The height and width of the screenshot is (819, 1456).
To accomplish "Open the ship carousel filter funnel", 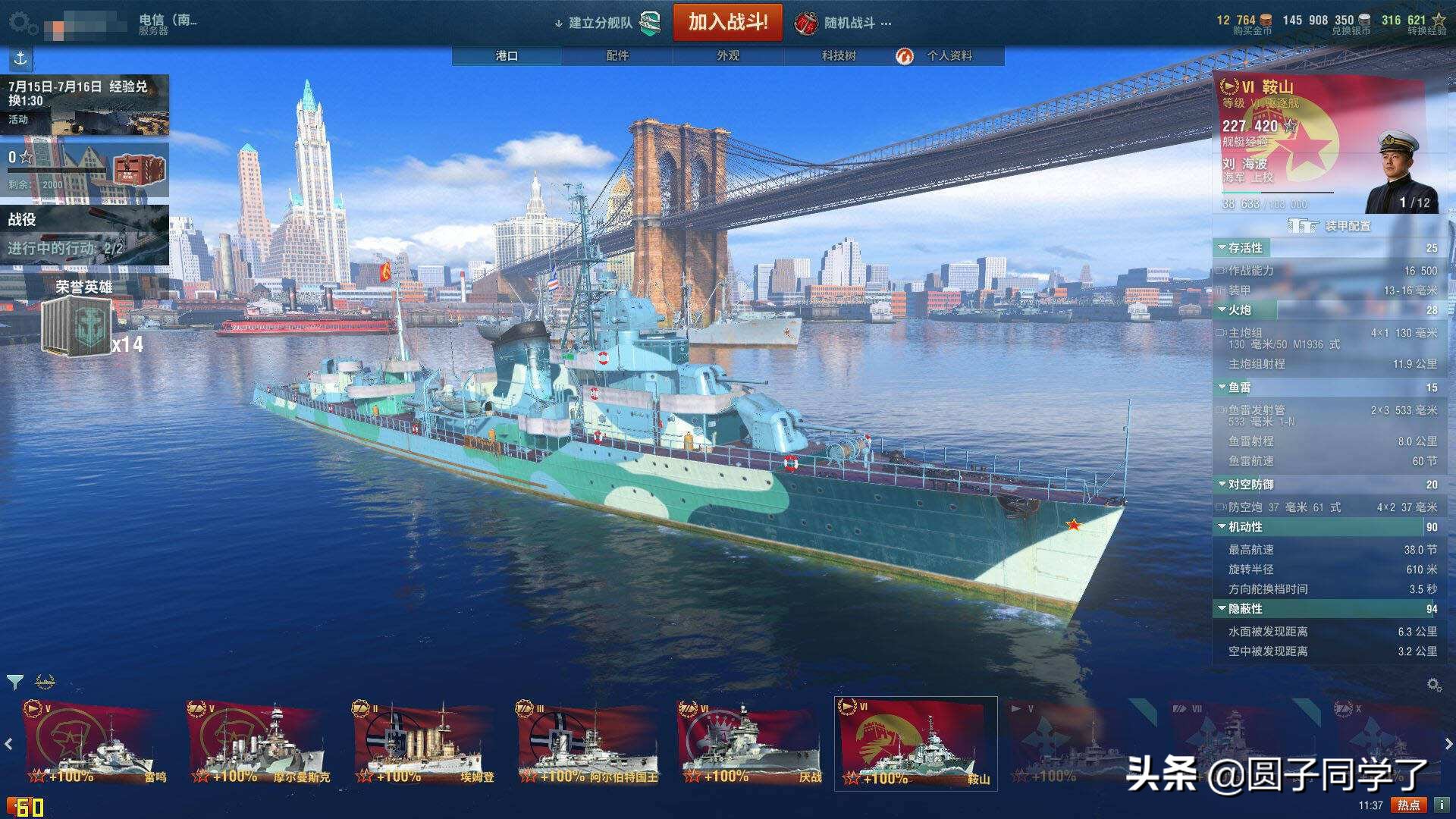I will pos(14,682).
